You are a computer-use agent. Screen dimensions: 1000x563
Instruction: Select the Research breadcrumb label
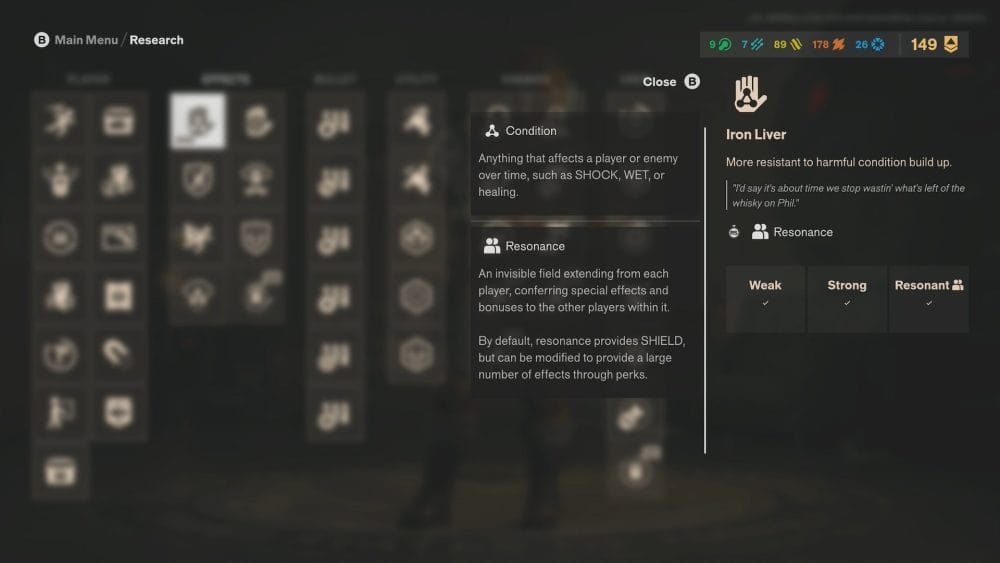(157, 40)
